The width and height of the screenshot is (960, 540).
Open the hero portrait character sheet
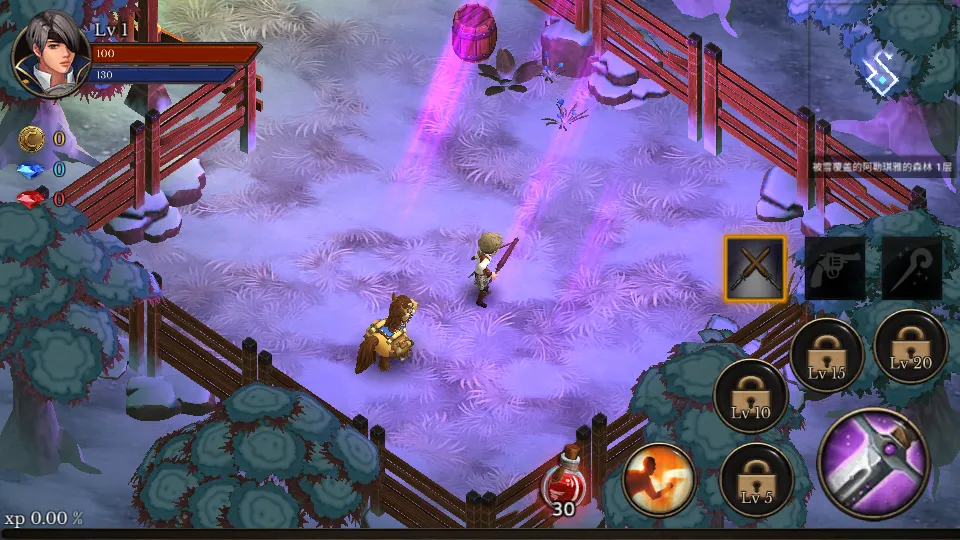[50, 55]
